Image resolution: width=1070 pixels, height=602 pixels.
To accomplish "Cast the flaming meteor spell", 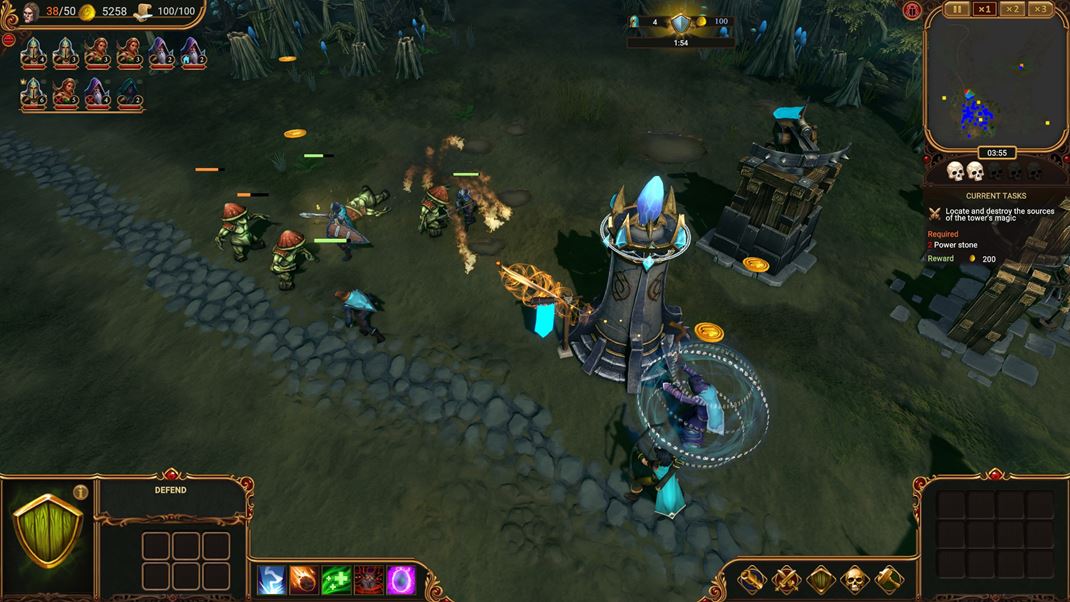I will (303, 579).
